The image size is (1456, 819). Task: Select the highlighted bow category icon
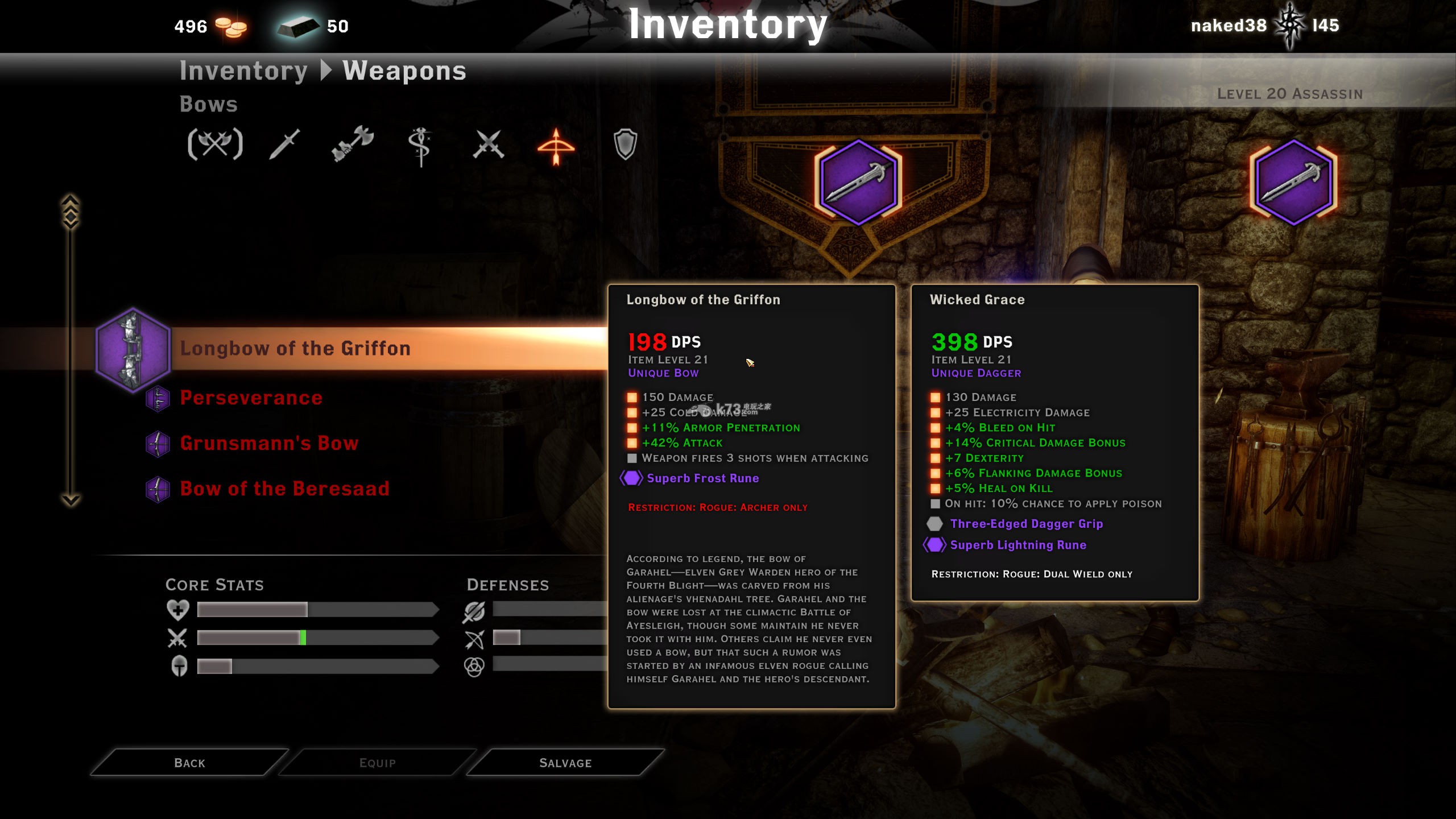556,146
